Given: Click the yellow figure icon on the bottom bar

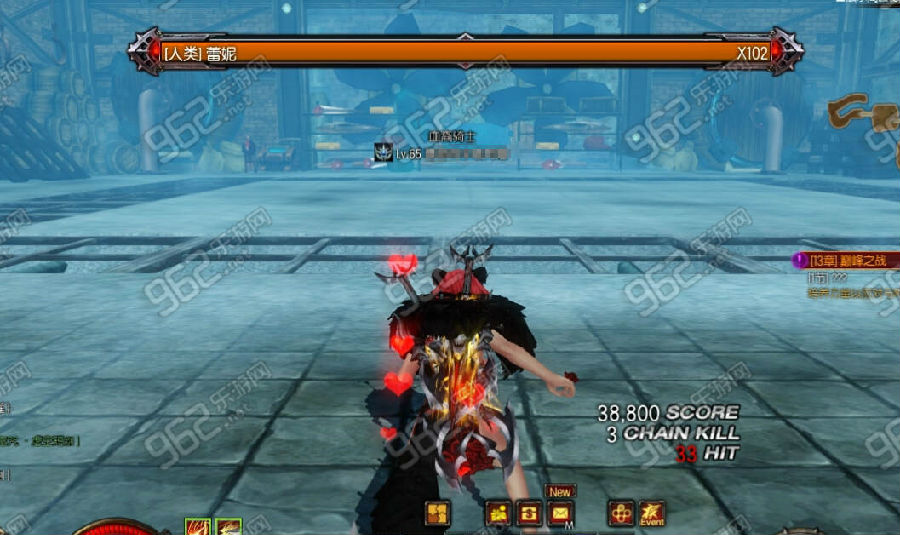Looking at the screenshot, I should pyautogui.click(x=498, y=513).
